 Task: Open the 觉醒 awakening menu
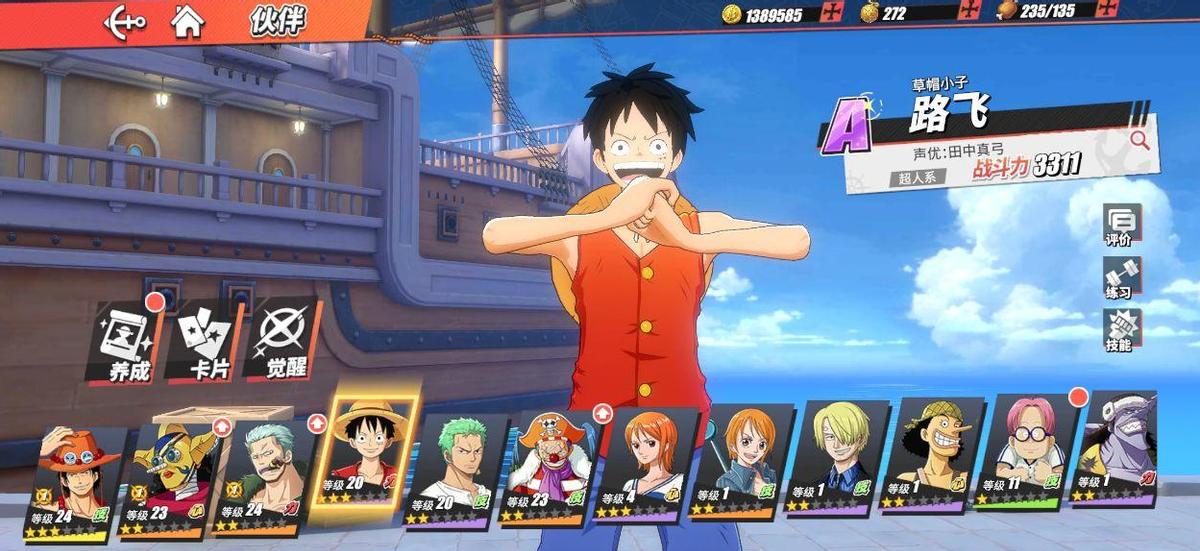click(284, 341)
